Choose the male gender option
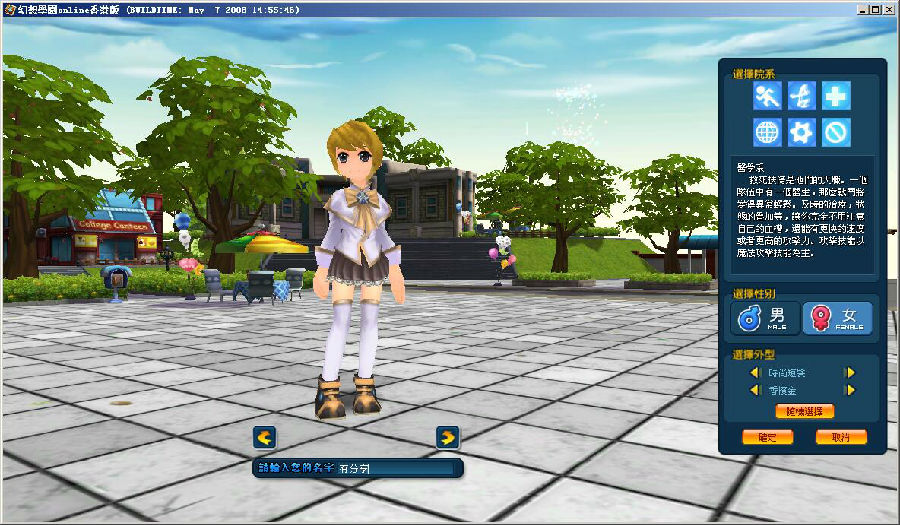Viewport: 900px width, 525px height. tap(766, 318)
